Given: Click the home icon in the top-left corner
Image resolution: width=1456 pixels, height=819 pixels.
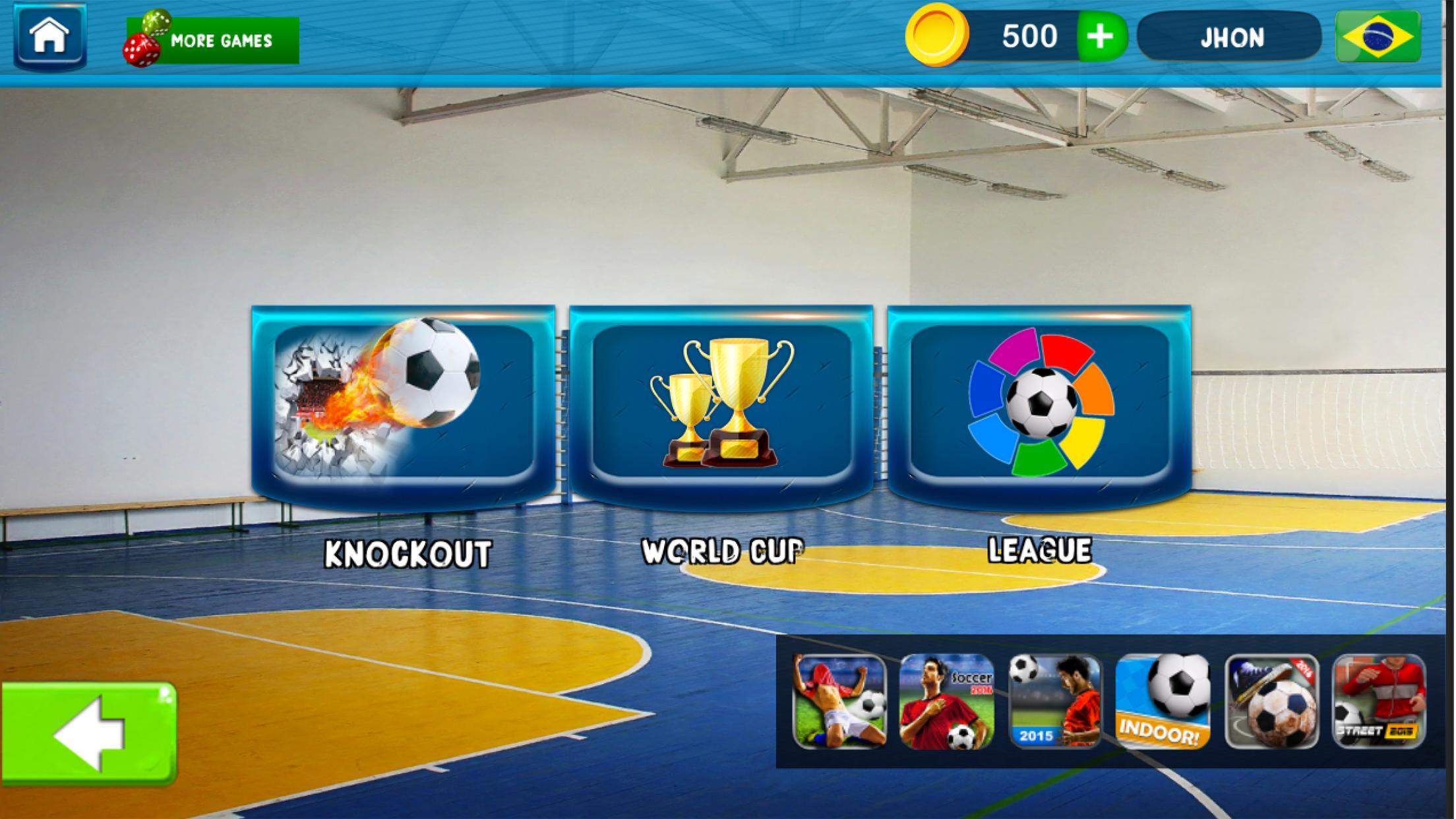Looking at the screenshot, I should pos(49,36).
